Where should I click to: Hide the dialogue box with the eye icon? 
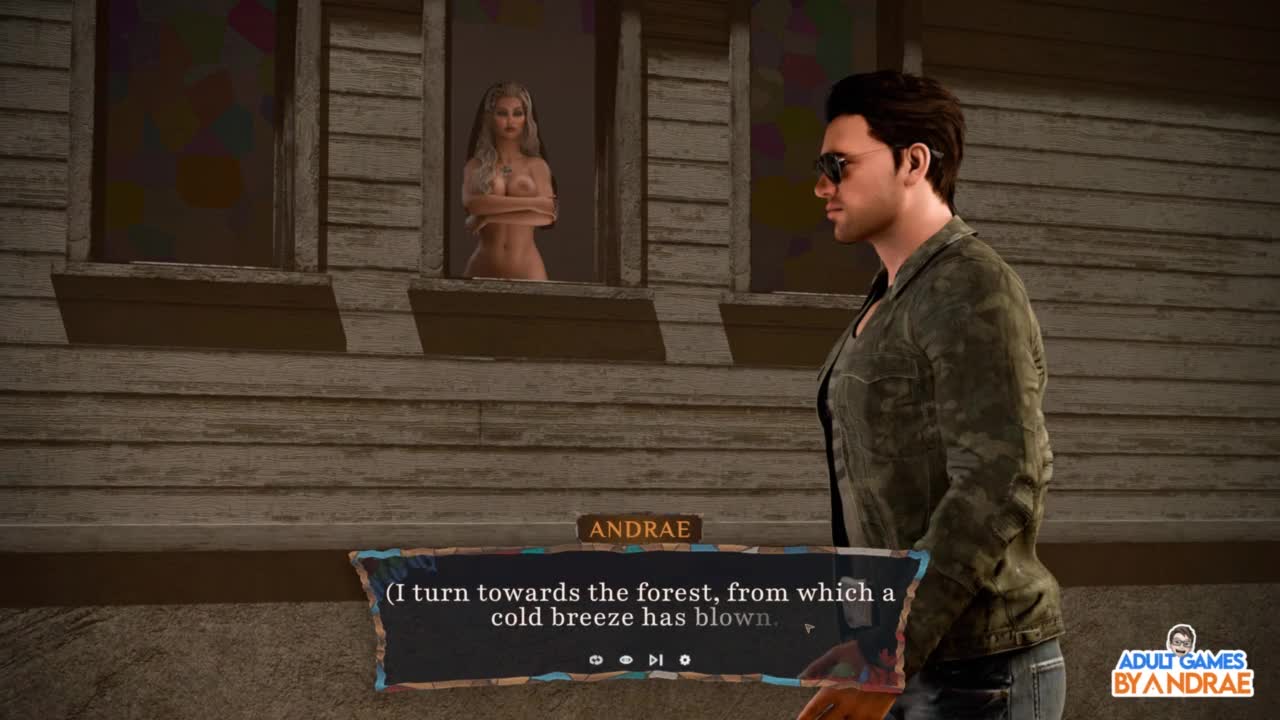coord(626,660)
